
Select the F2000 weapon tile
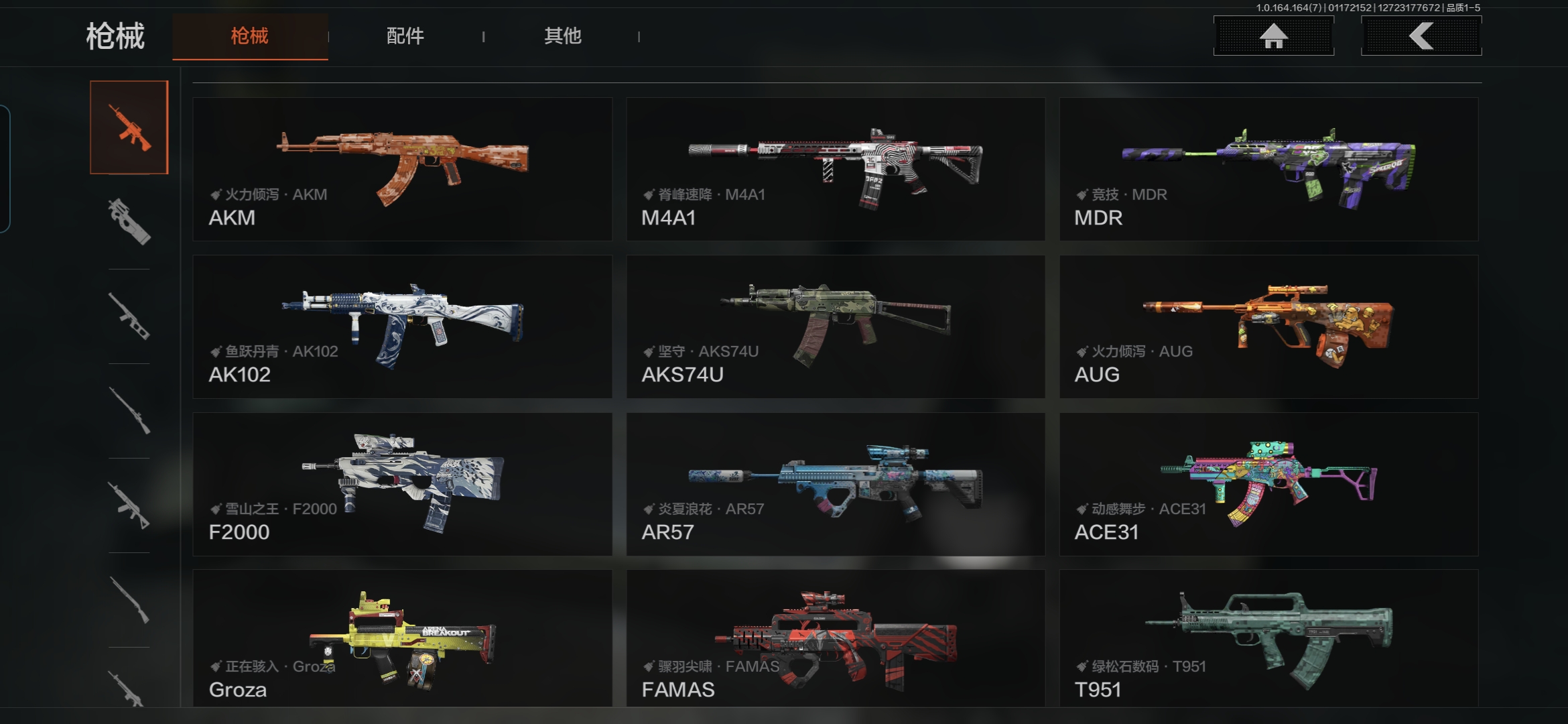402,484
